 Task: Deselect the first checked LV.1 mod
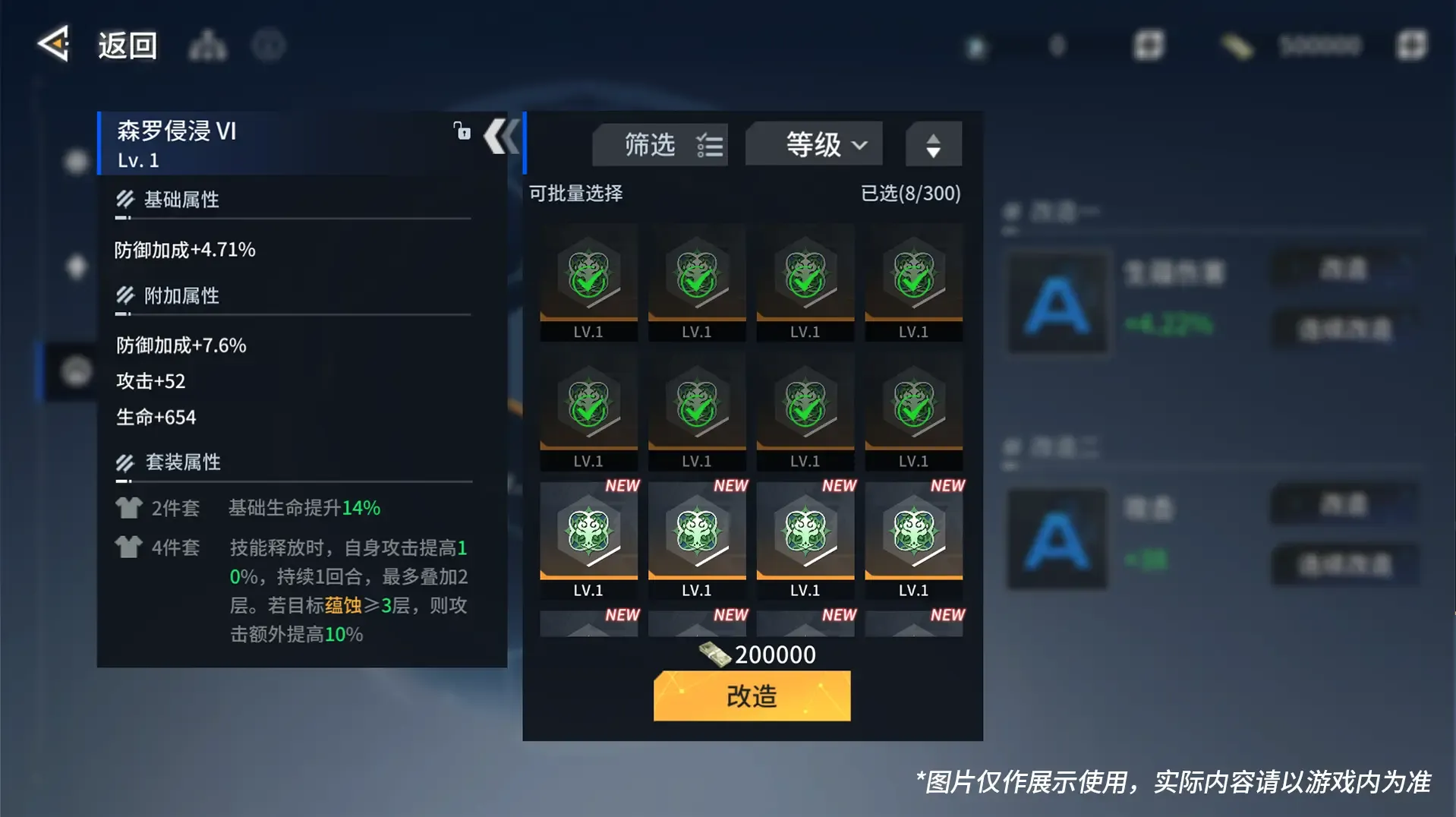click(x=589, y=277)
